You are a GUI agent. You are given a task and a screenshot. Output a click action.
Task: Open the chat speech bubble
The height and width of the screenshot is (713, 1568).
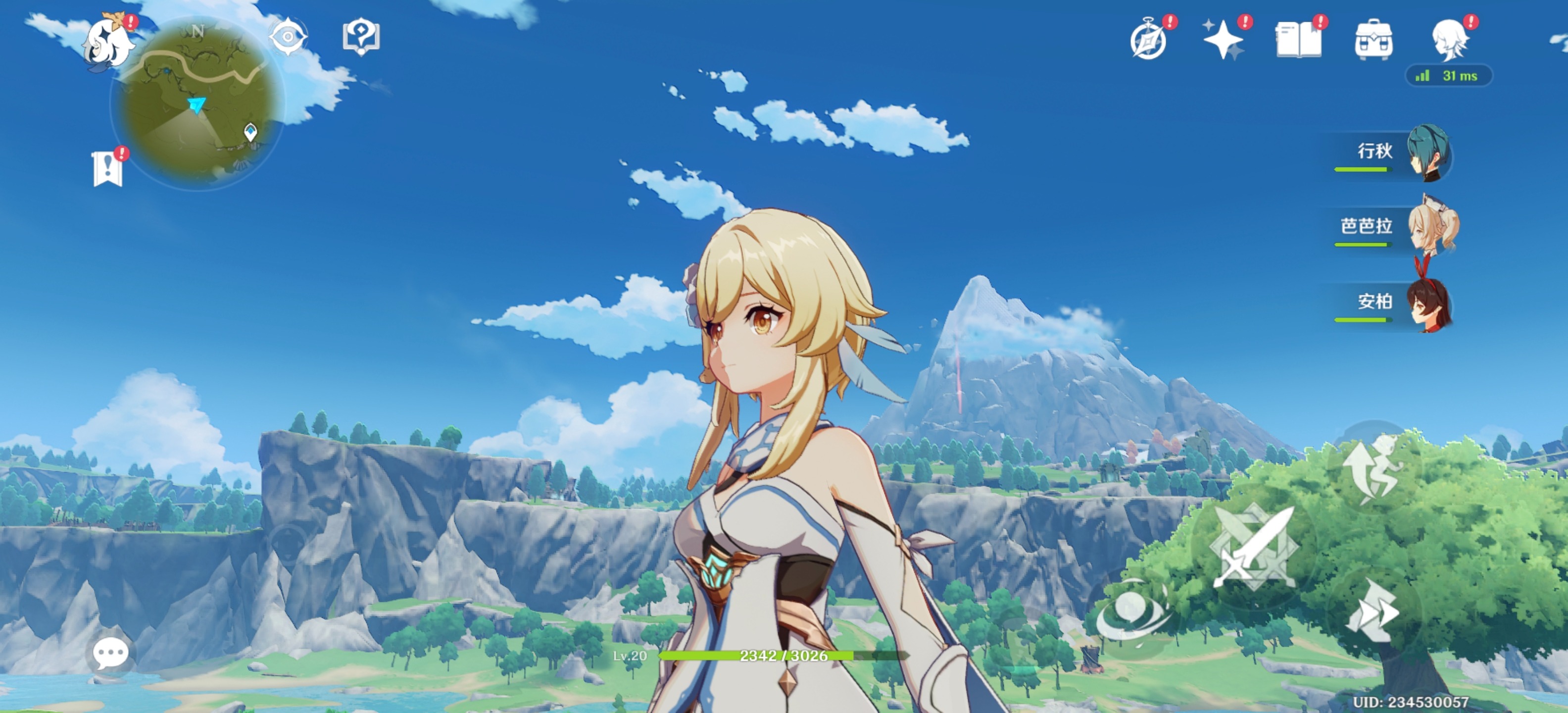[110, 653]
